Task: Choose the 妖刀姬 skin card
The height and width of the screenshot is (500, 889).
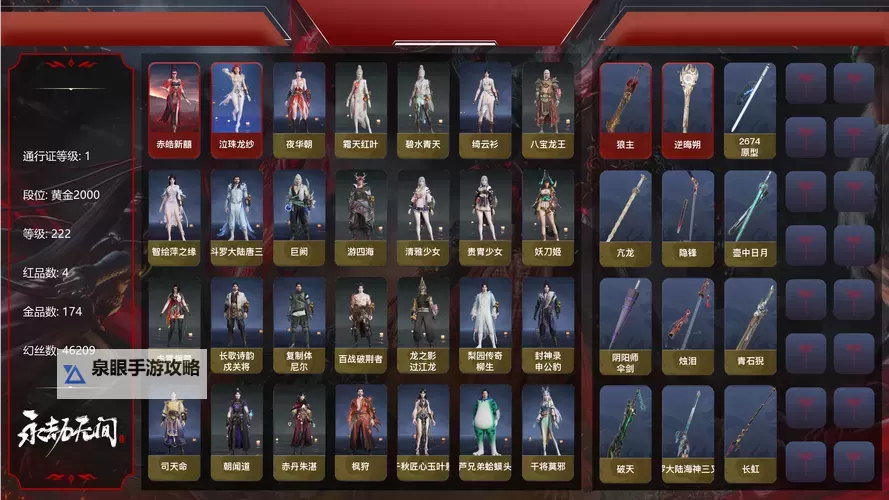Action: pyautogui.click(x=546, y=216)
